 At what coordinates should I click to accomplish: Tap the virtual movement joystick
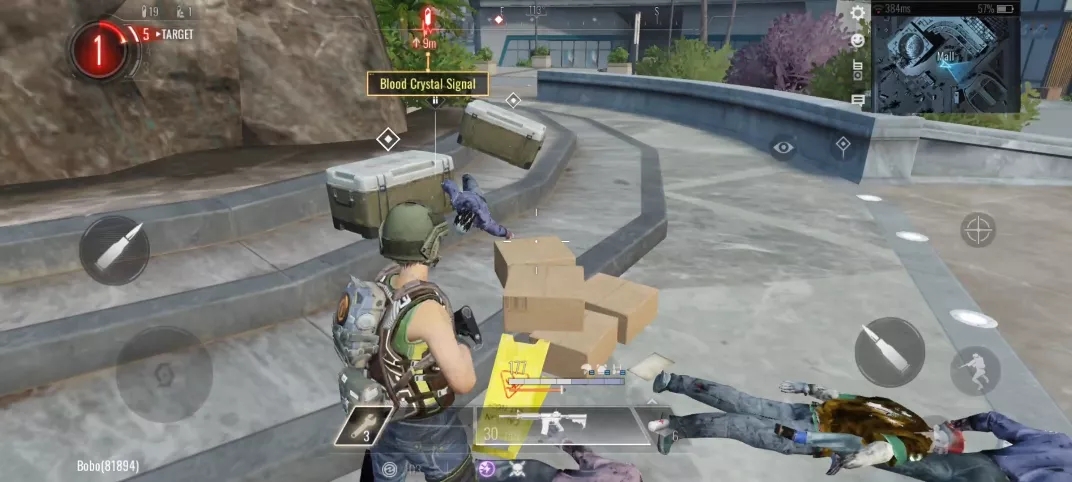click(x=162, y=373)
